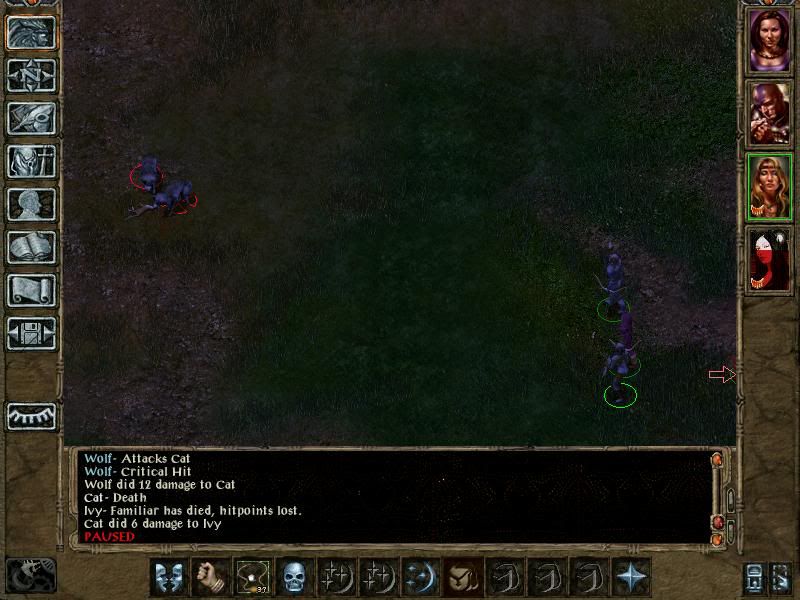The width and height of the screenshot is (800, 600).
Task: Select the crescent moon spell slot
Action: (420, 577)
